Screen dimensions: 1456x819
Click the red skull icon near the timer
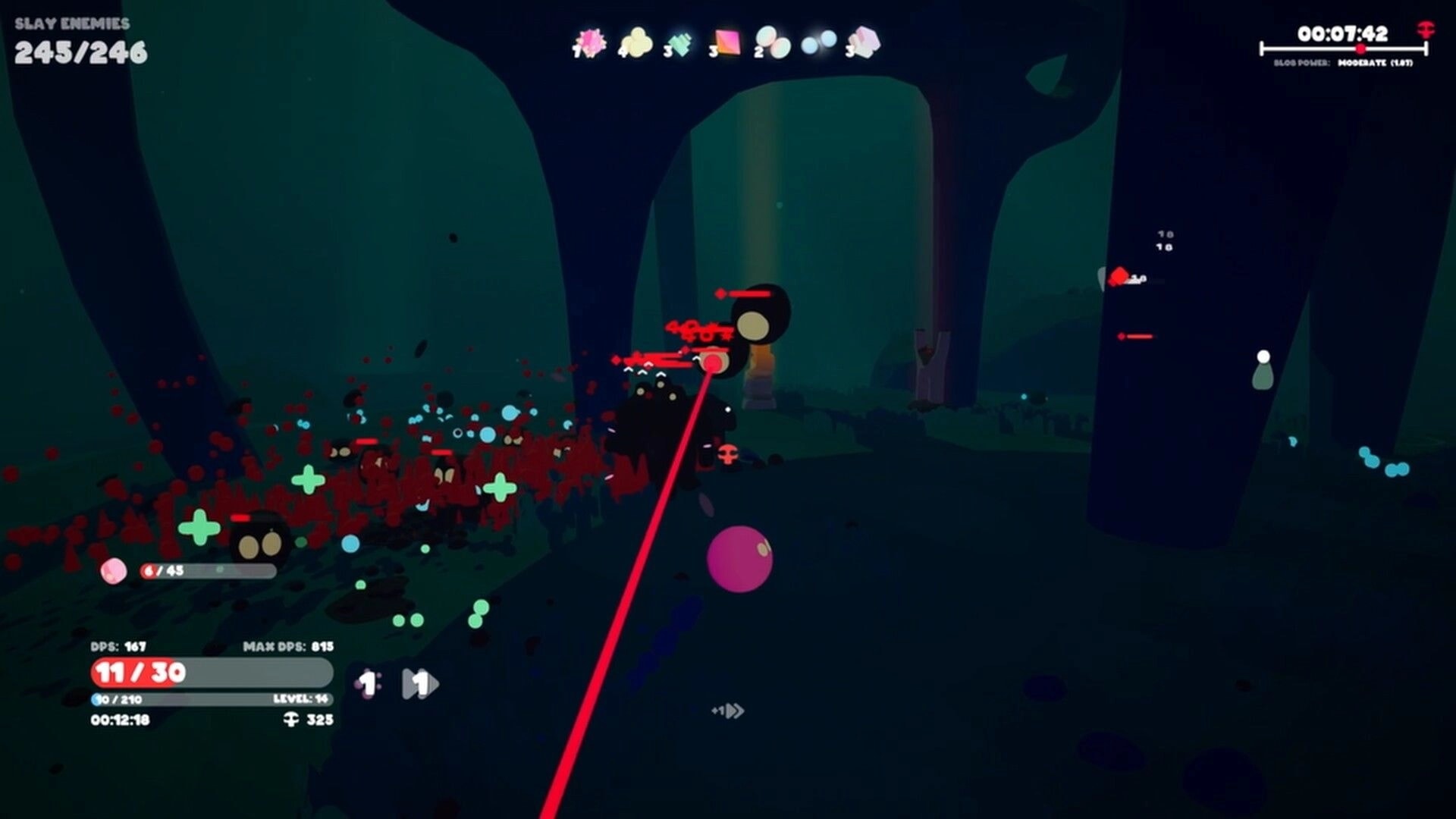point(1424,29)
